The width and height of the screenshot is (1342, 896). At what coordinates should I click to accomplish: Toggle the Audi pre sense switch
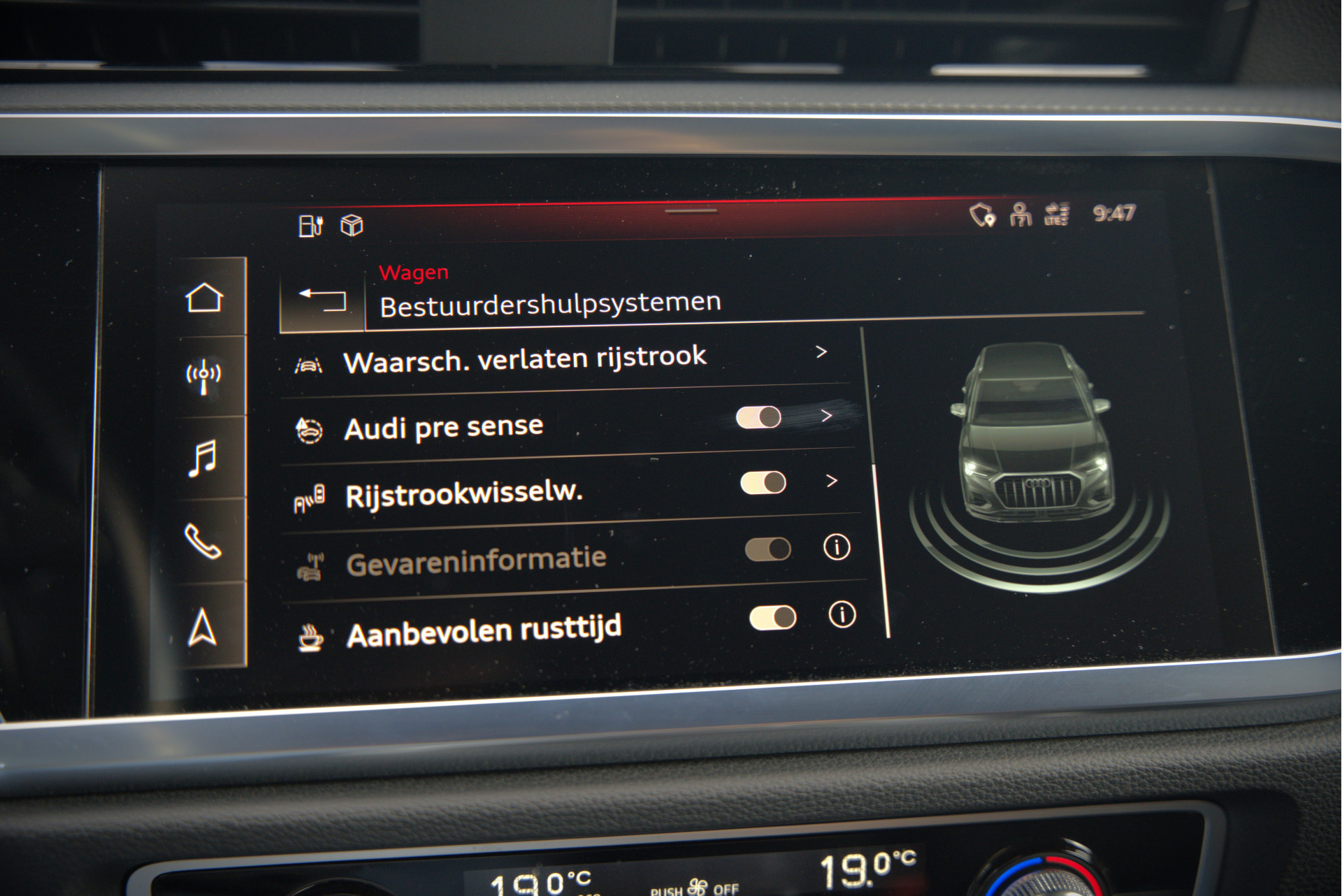(758, 417)
